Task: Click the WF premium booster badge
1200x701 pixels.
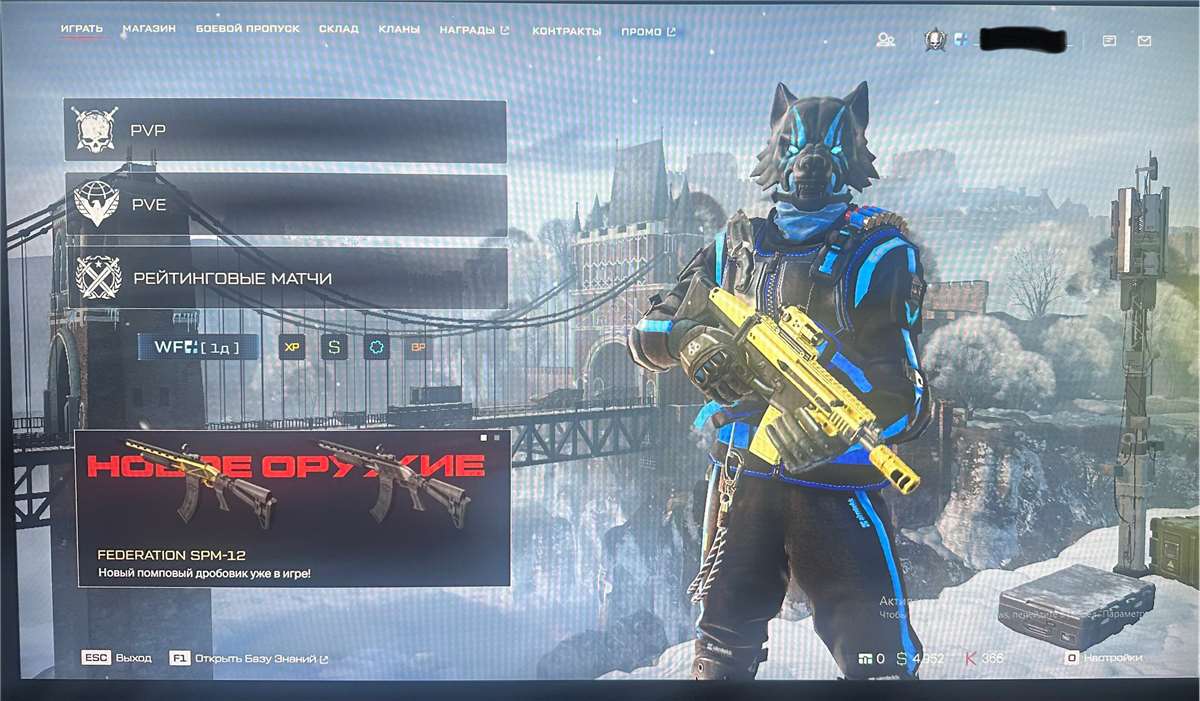Action: 198,347
